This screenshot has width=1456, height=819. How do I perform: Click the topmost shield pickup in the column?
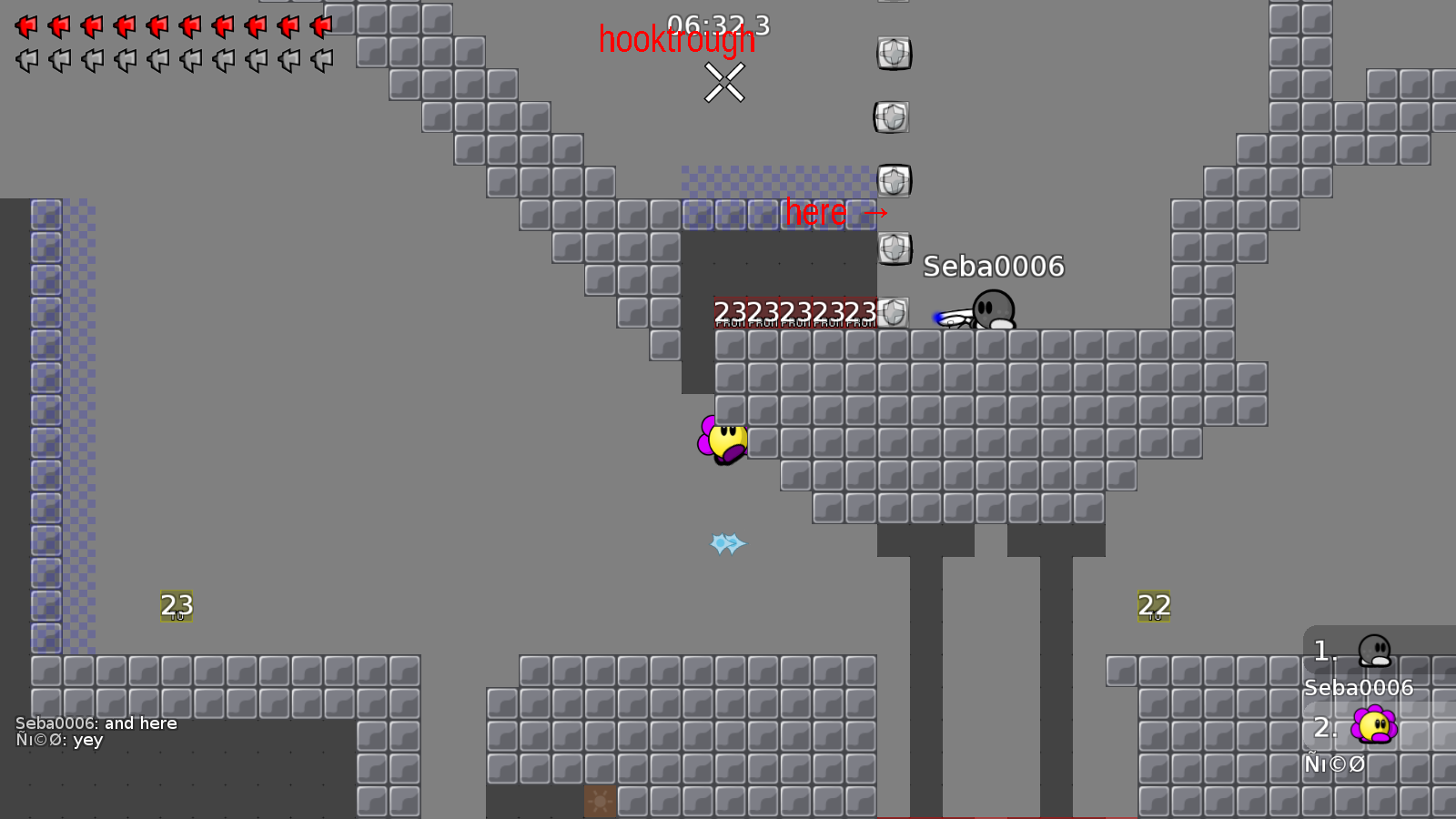(892, 55)
